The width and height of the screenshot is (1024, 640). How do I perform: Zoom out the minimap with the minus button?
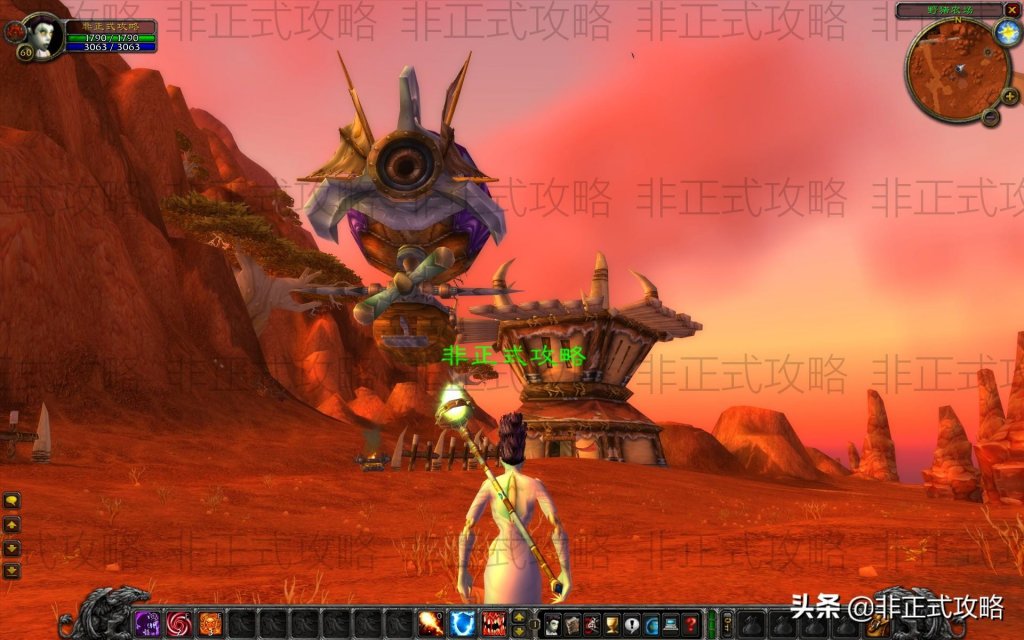point(990,117)
